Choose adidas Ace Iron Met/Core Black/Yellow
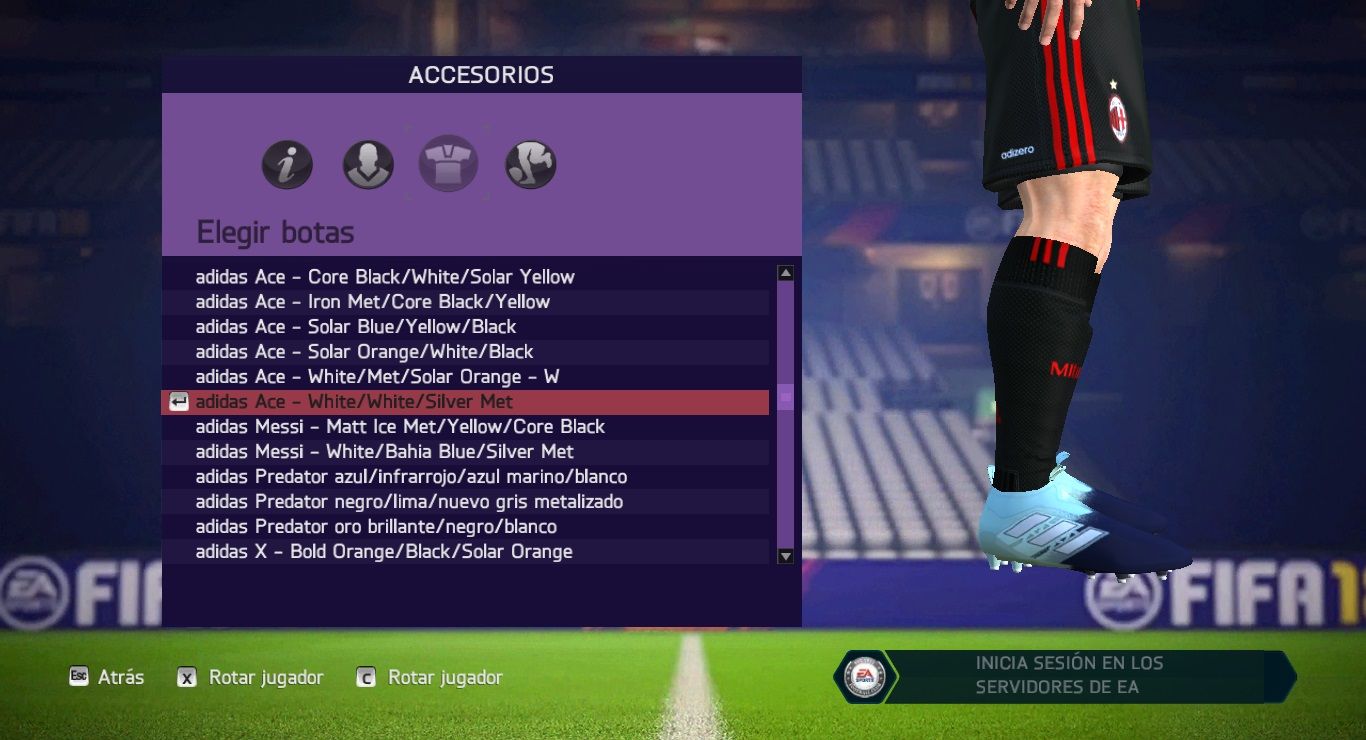The image size is (1366, 740). (373, 302)
